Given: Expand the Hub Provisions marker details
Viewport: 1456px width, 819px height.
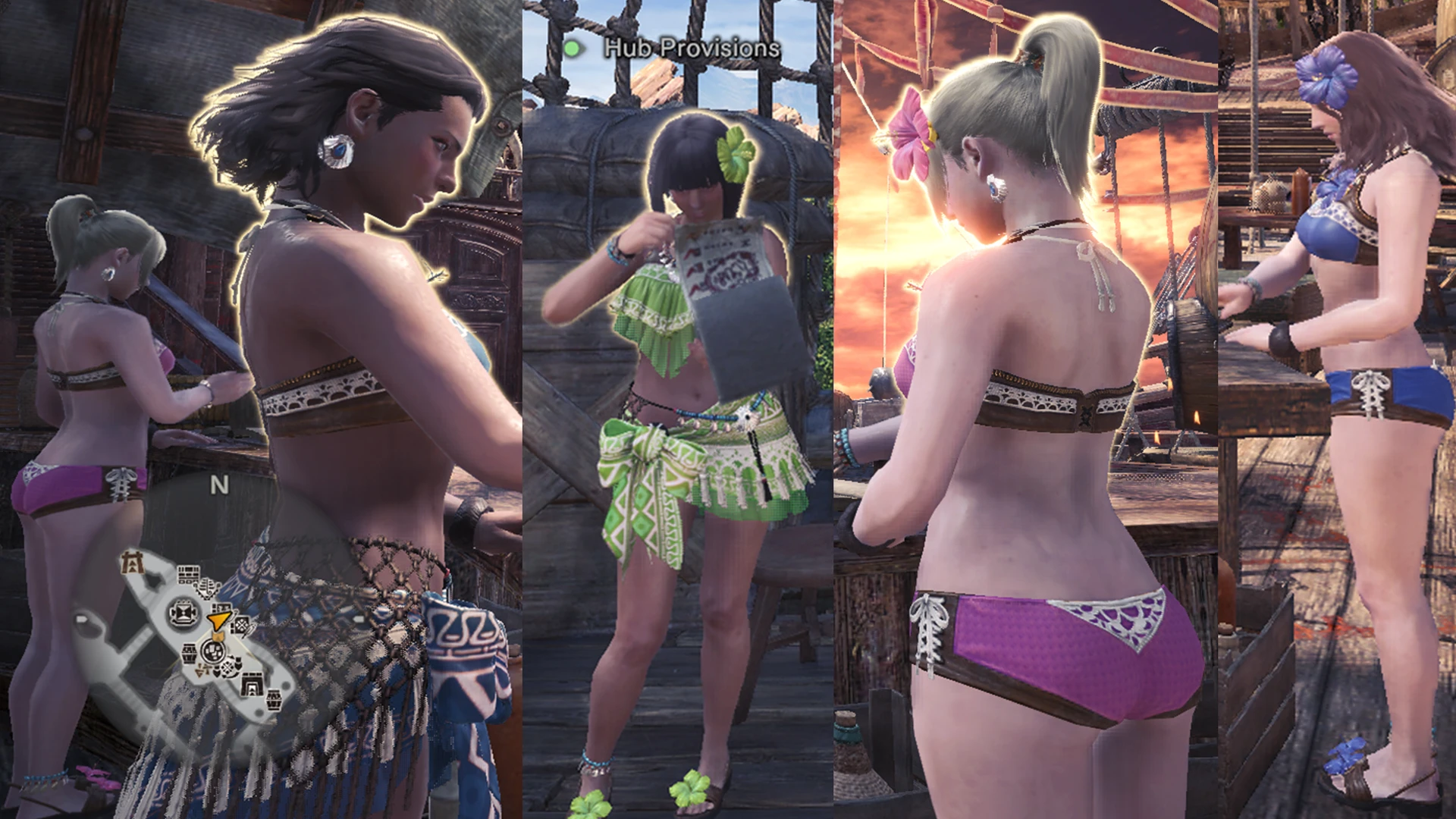Looking at the screenshot, I should point(689,48).
